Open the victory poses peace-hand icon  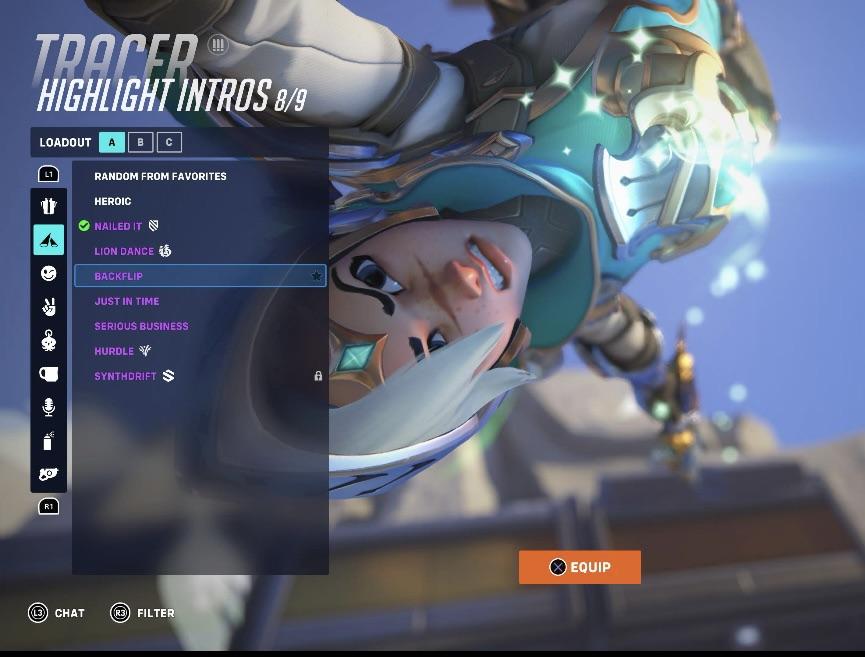pos(49,307)
